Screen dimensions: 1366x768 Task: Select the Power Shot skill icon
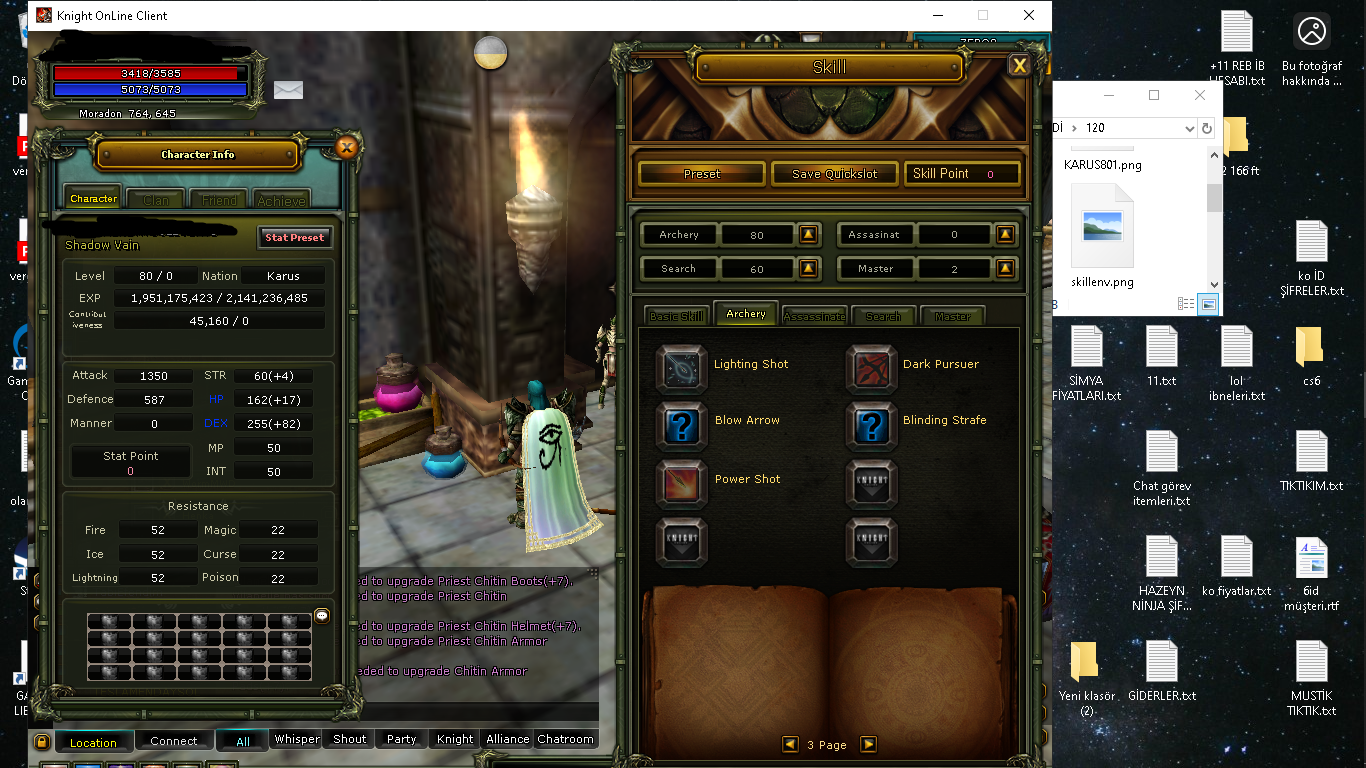(681, 482)
